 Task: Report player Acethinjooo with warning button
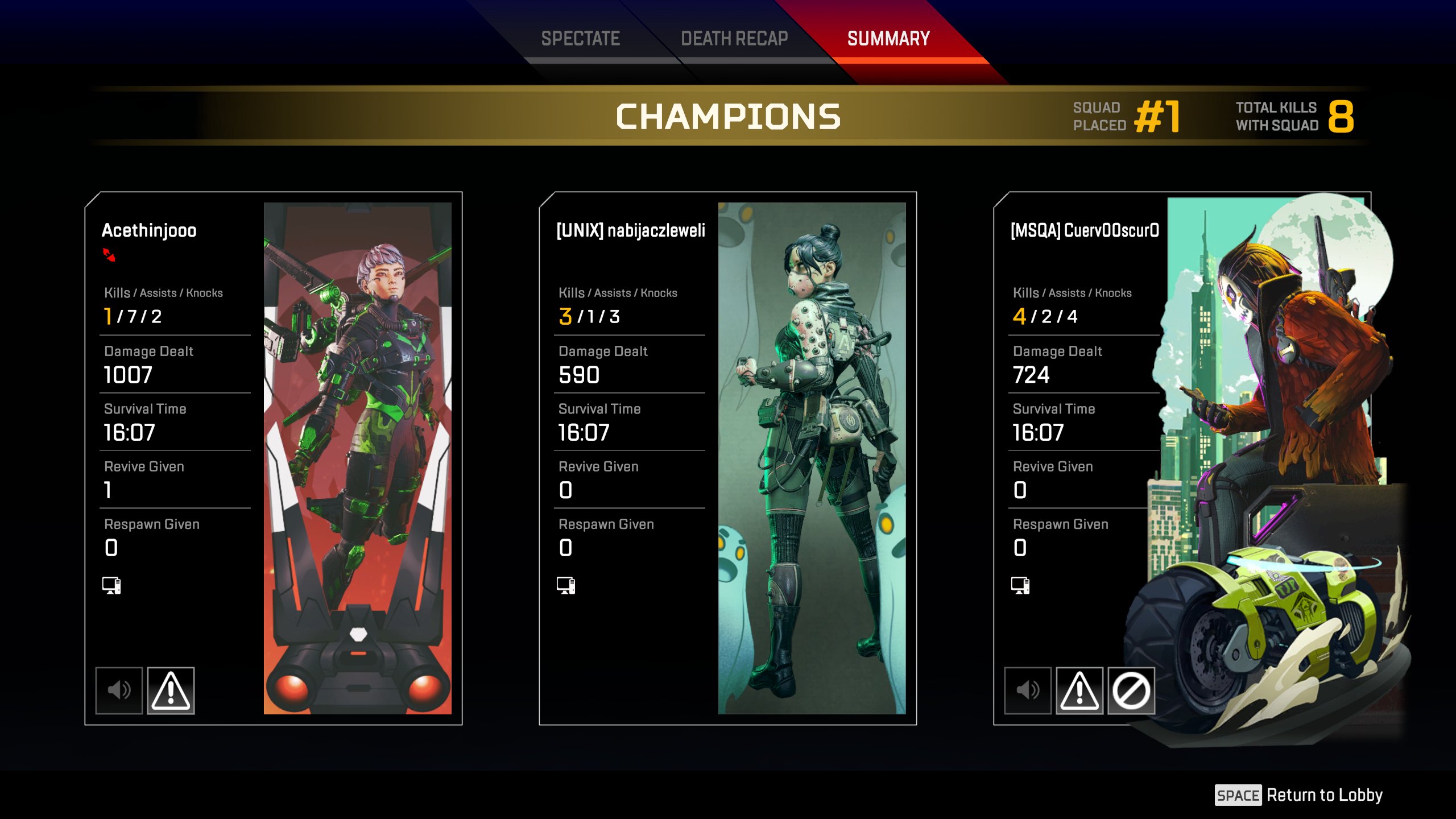(x=171, y=690)
